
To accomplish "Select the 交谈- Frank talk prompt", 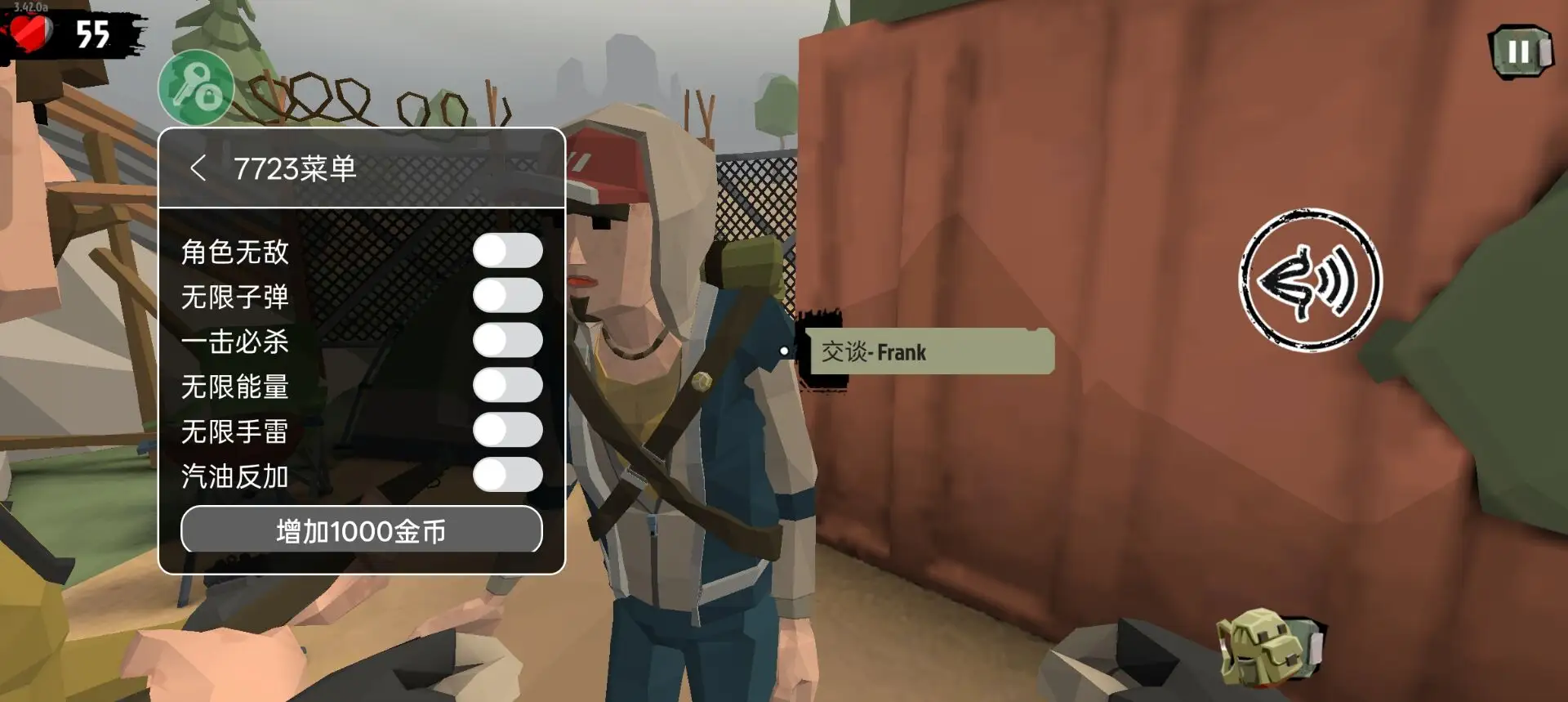I will tap(930, 352).
